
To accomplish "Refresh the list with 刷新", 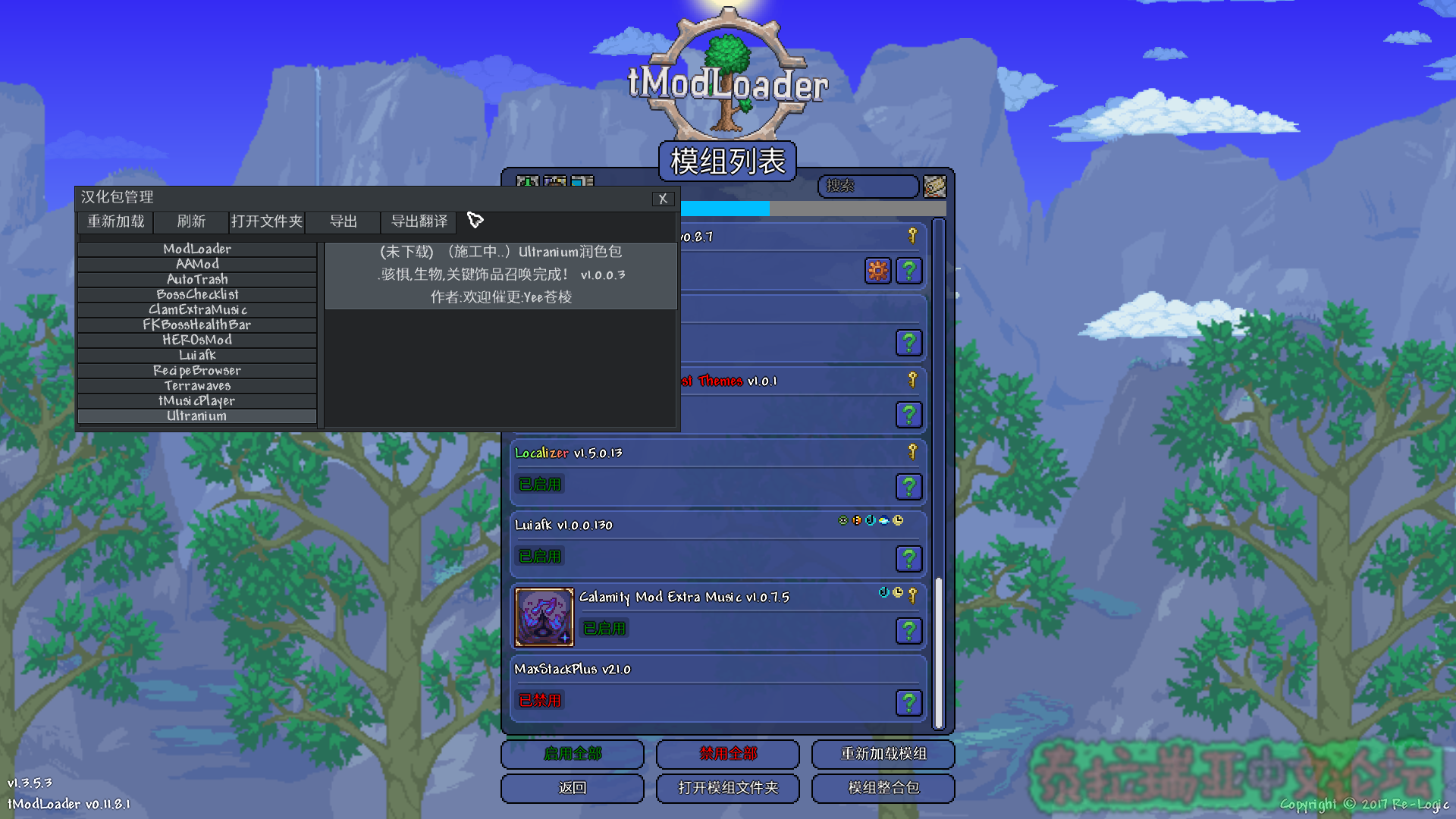I will pos(191,221).
